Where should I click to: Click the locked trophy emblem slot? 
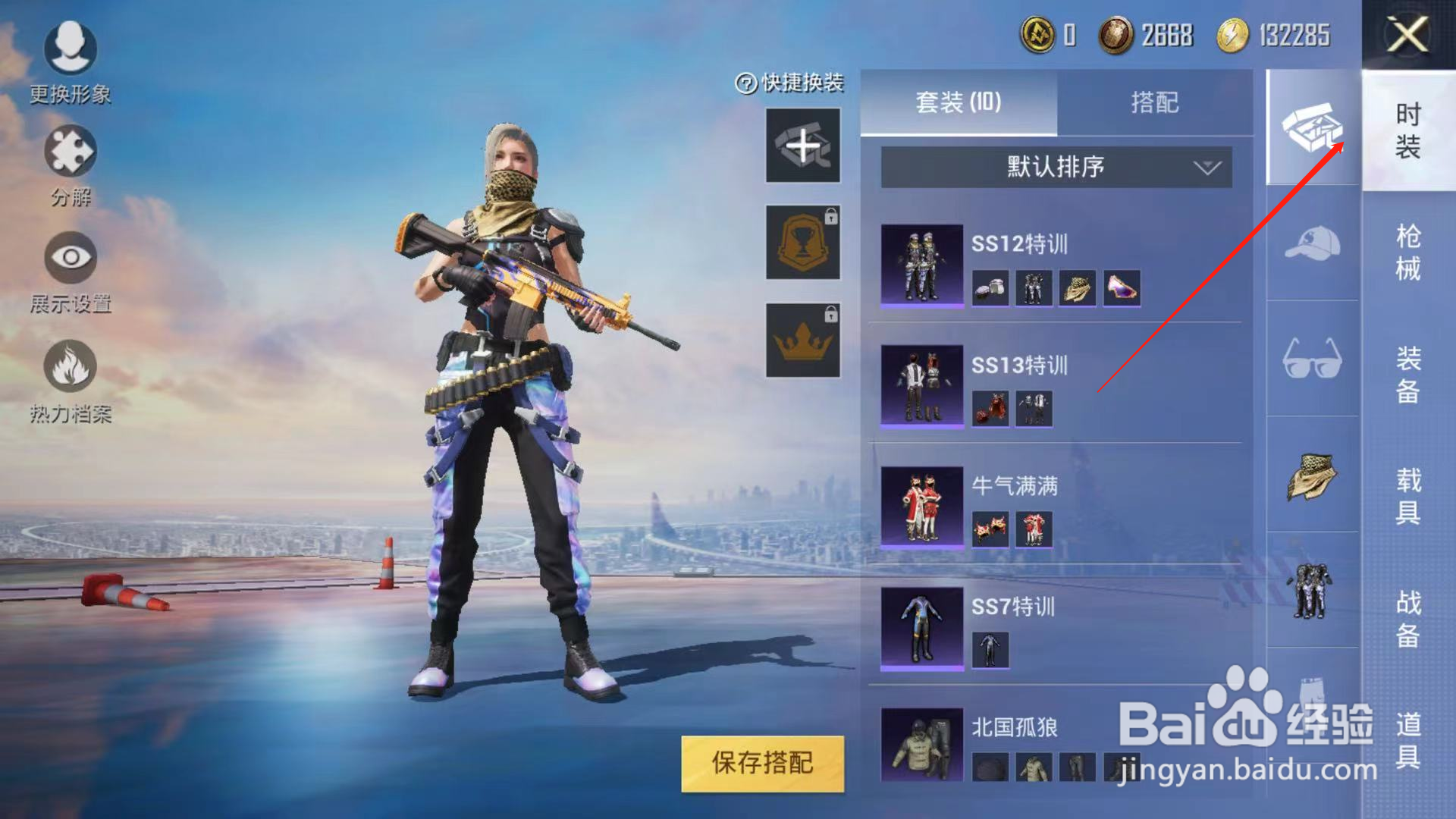(802, 243)
